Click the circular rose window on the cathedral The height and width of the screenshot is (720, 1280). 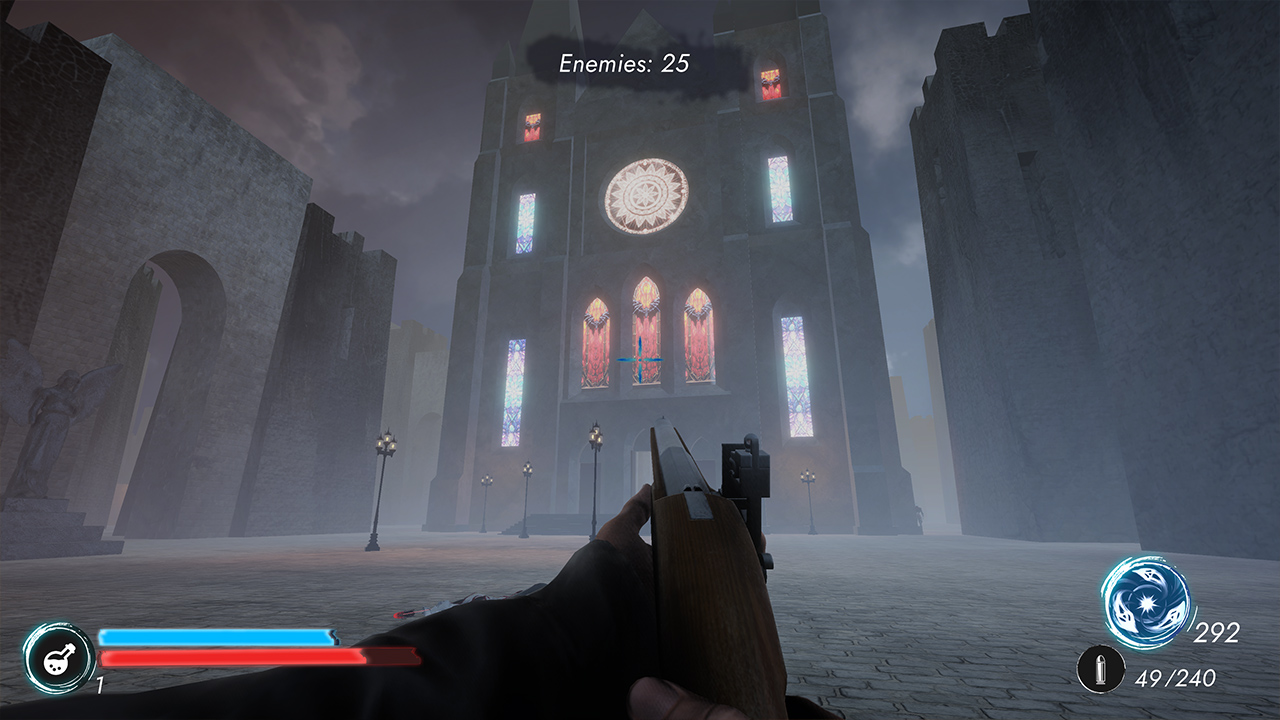point(647,197)
